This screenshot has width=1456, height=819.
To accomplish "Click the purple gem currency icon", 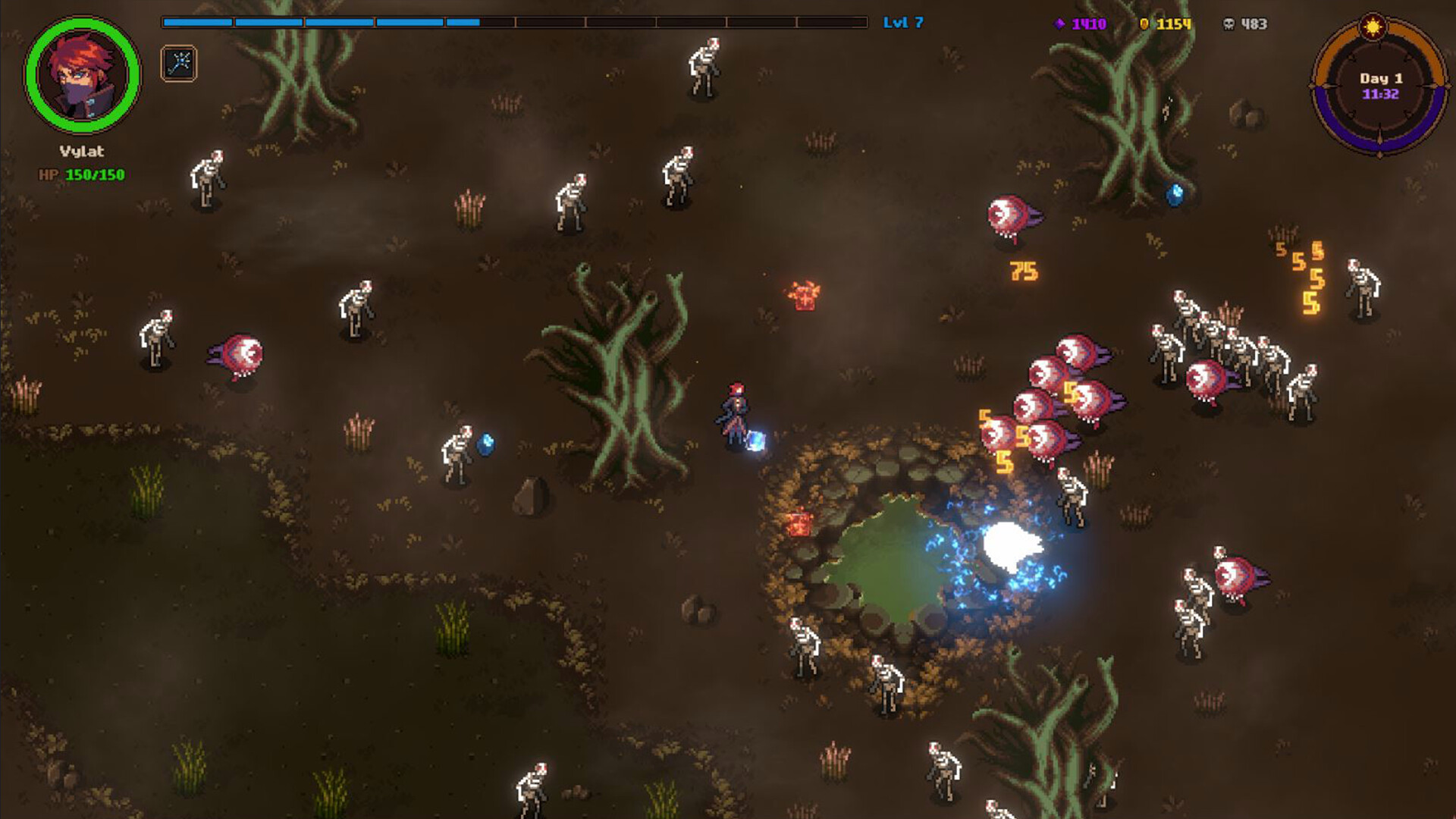I will coord(1061,24).
